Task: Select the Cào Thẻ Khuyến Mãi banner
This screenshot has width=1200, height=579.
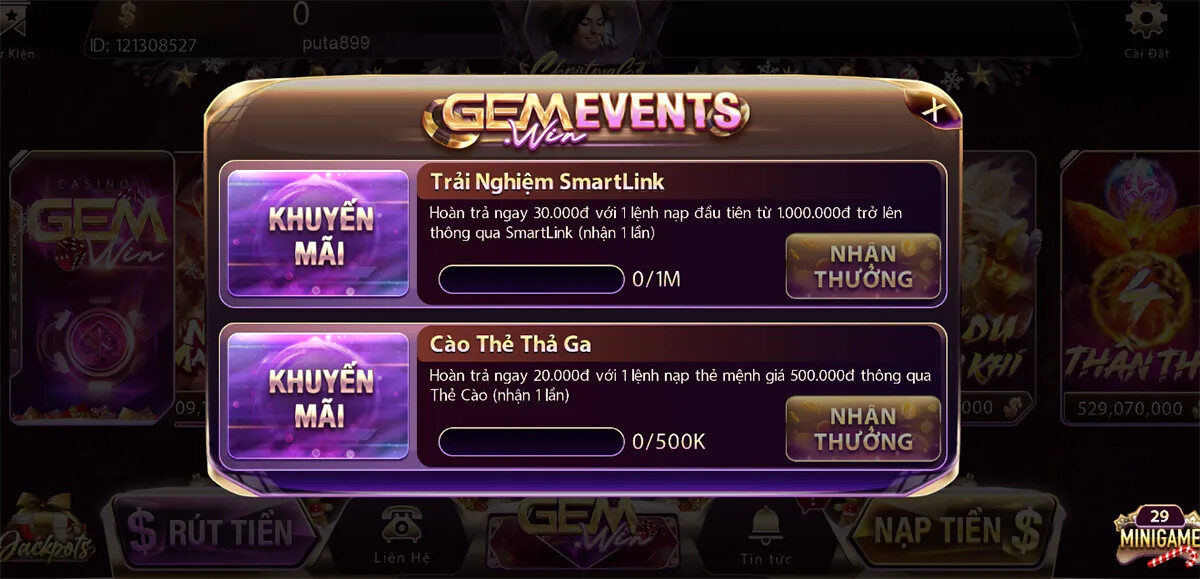Action: (x=319, y=396)
